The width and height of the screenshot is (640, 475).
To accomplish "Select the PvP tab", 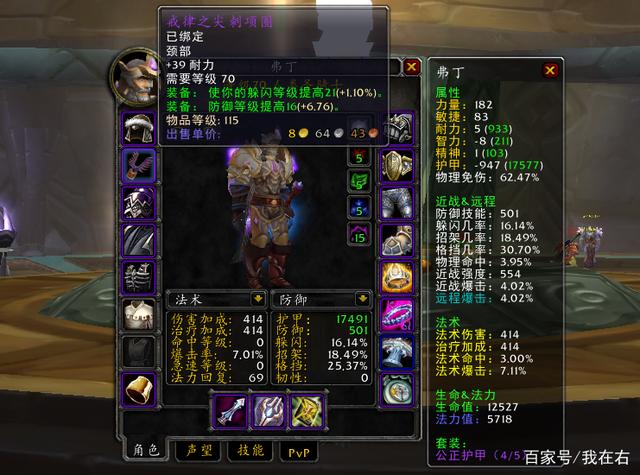I will pyautogui.click(x=295, y=451).
